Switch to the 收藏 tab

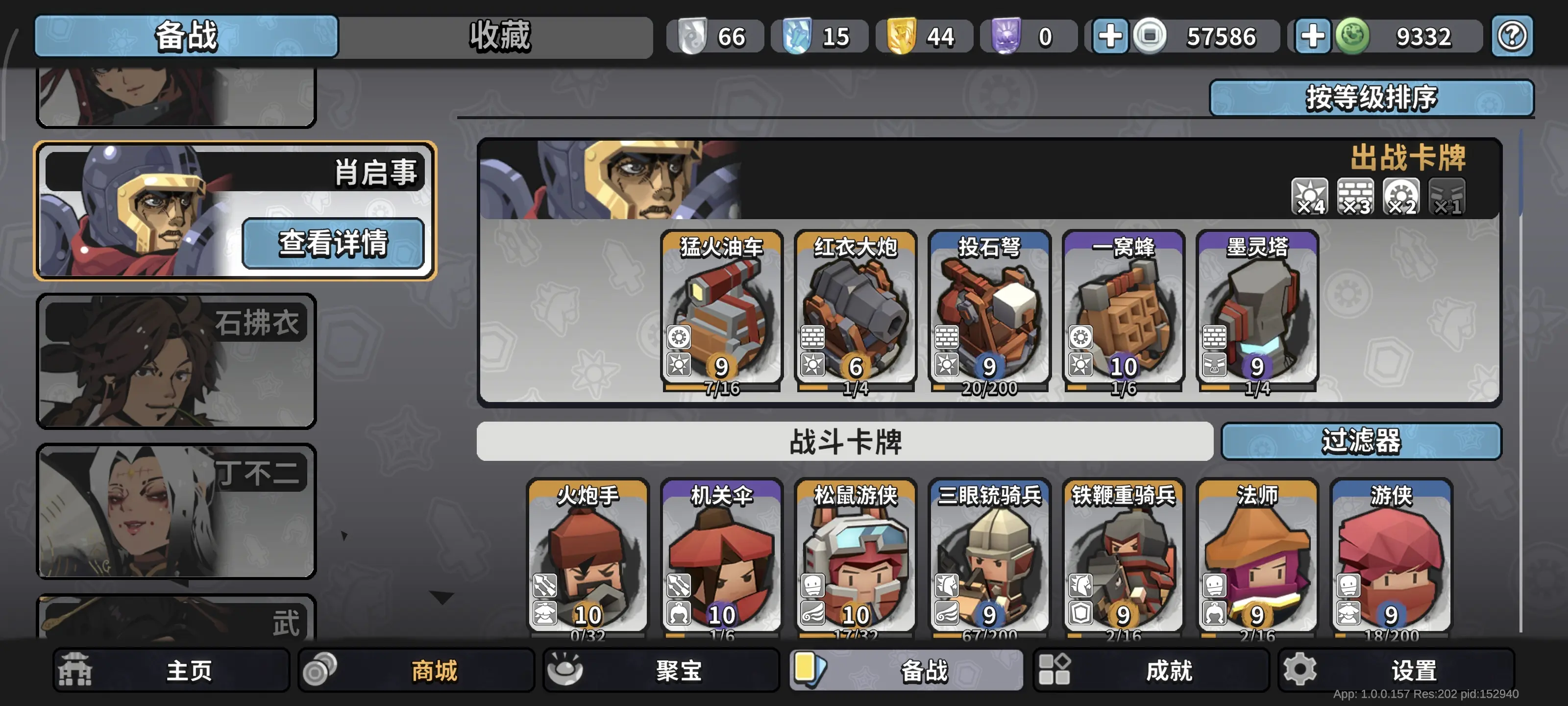pos(499,36)
